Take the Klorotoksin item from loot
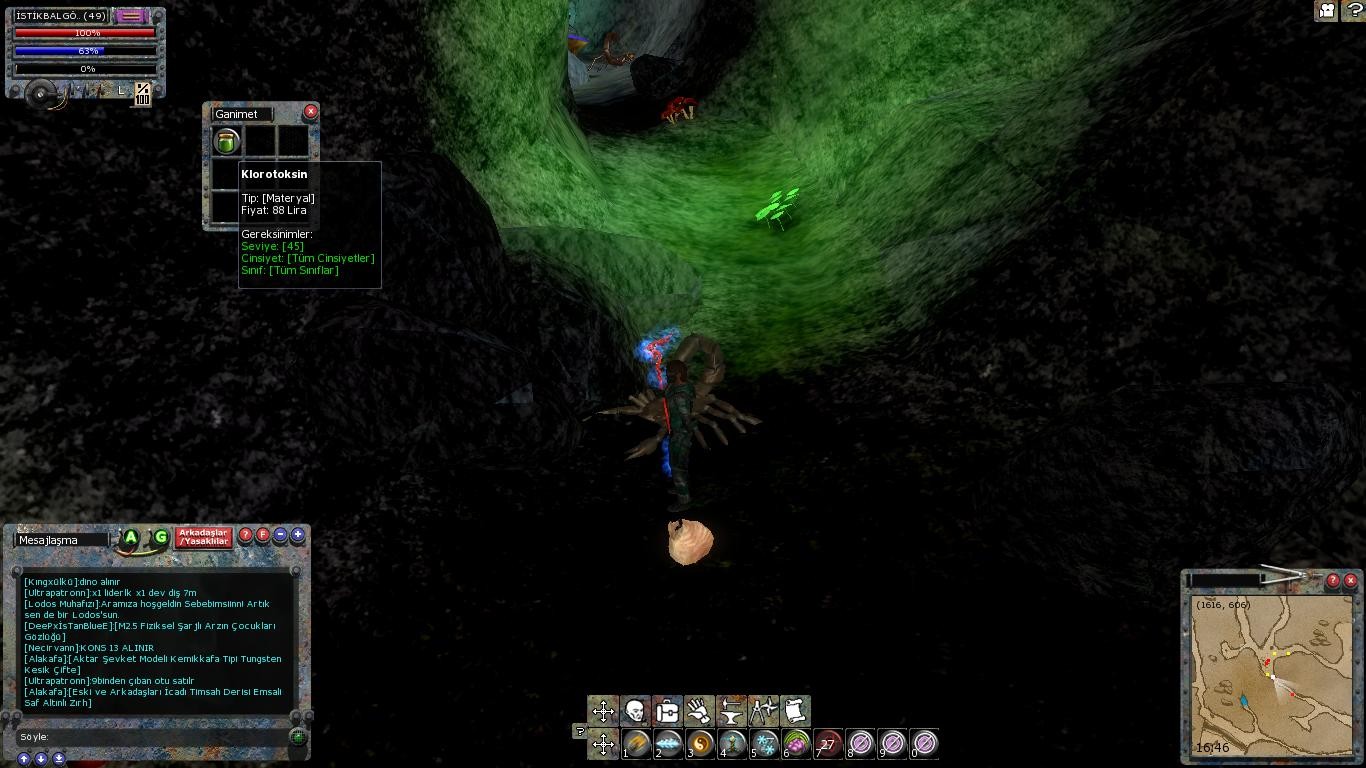 [227, 141]
